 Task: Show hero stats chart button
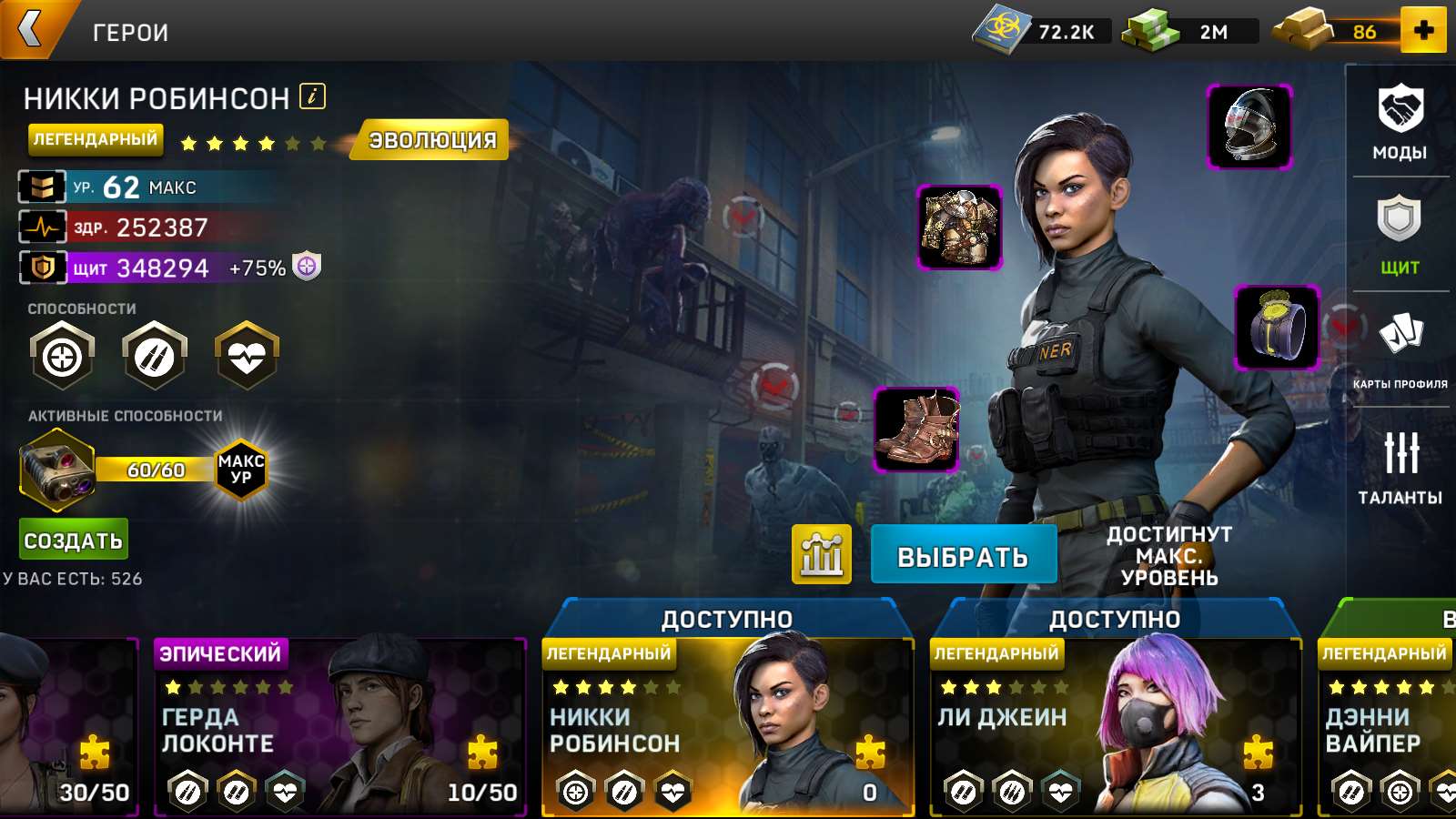821,554
